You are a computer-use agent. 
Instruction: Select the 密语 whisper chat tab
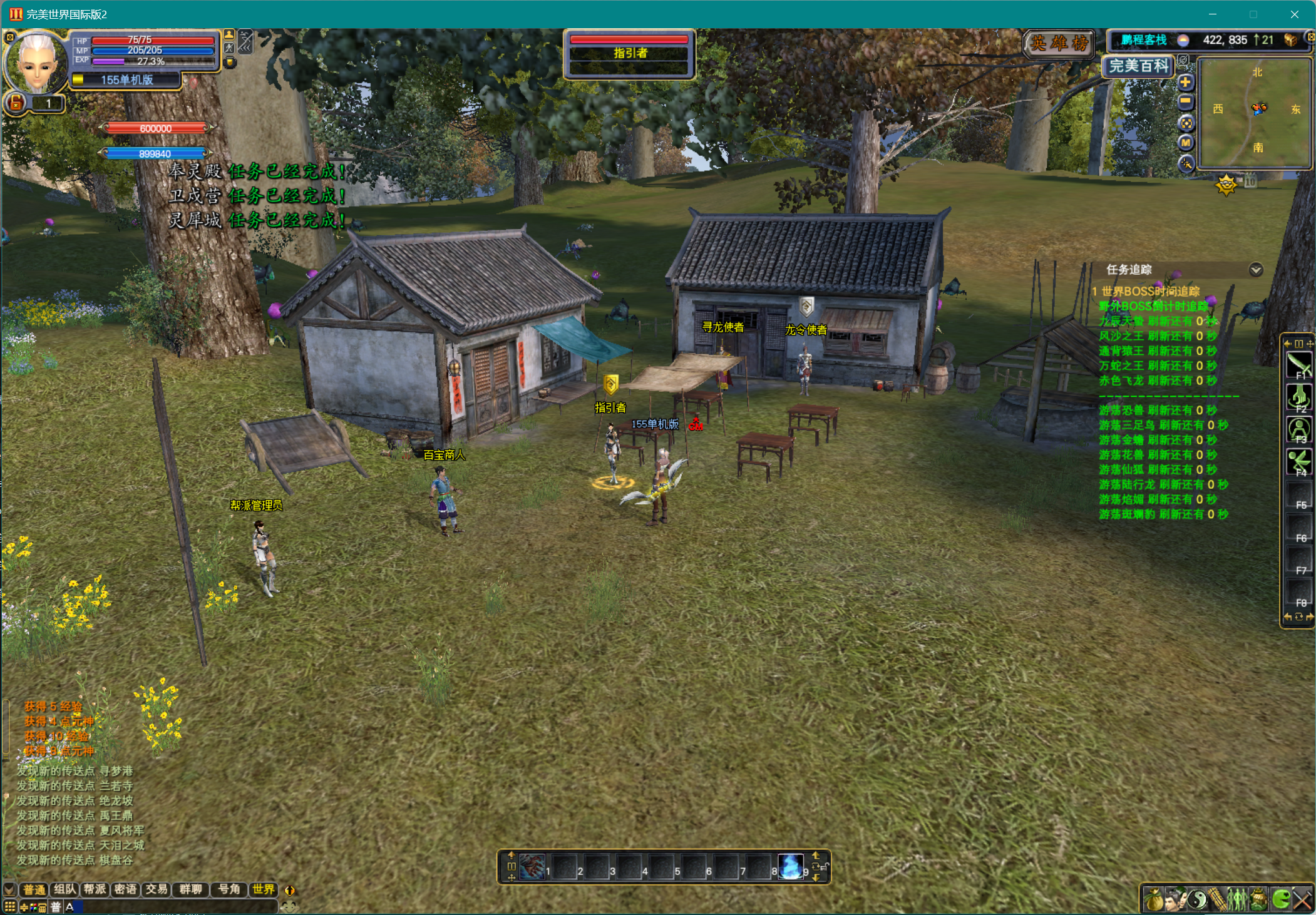[126, 889]
